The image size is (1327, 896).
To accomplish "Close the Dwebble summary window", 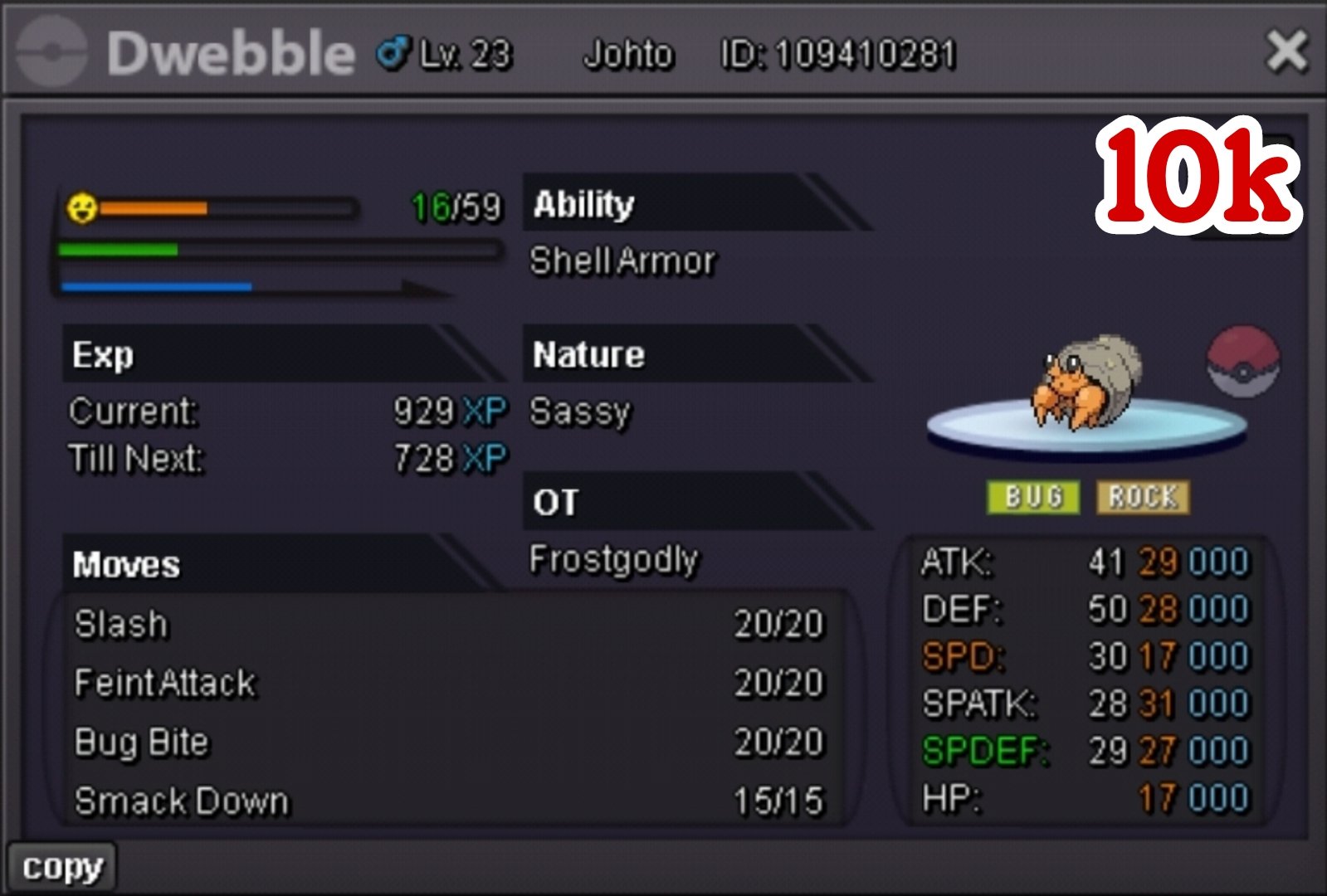I will pos(1286,51).
